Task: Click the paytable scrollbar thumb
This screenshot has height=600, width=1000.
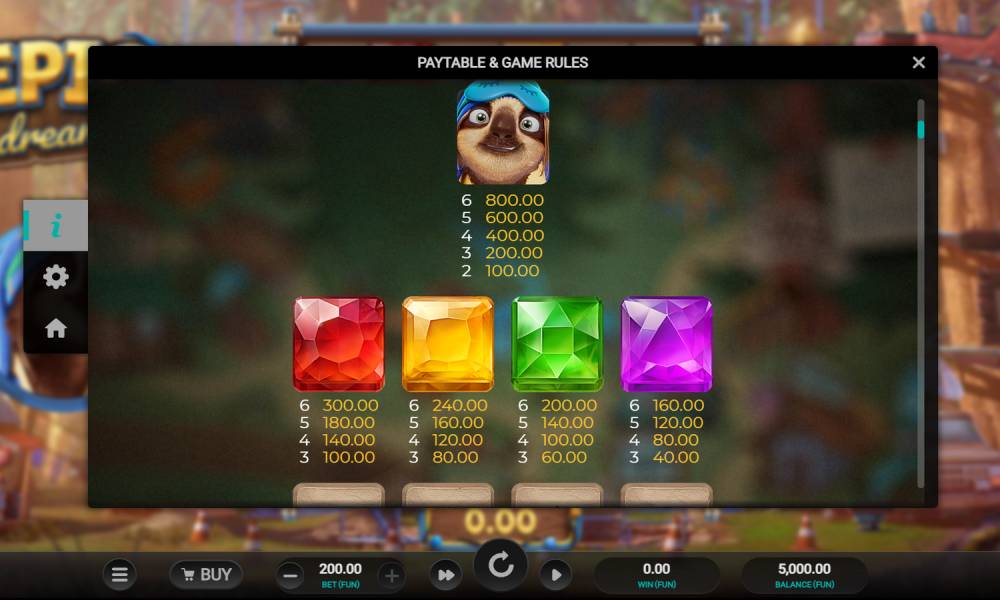Action: (921, 129)
